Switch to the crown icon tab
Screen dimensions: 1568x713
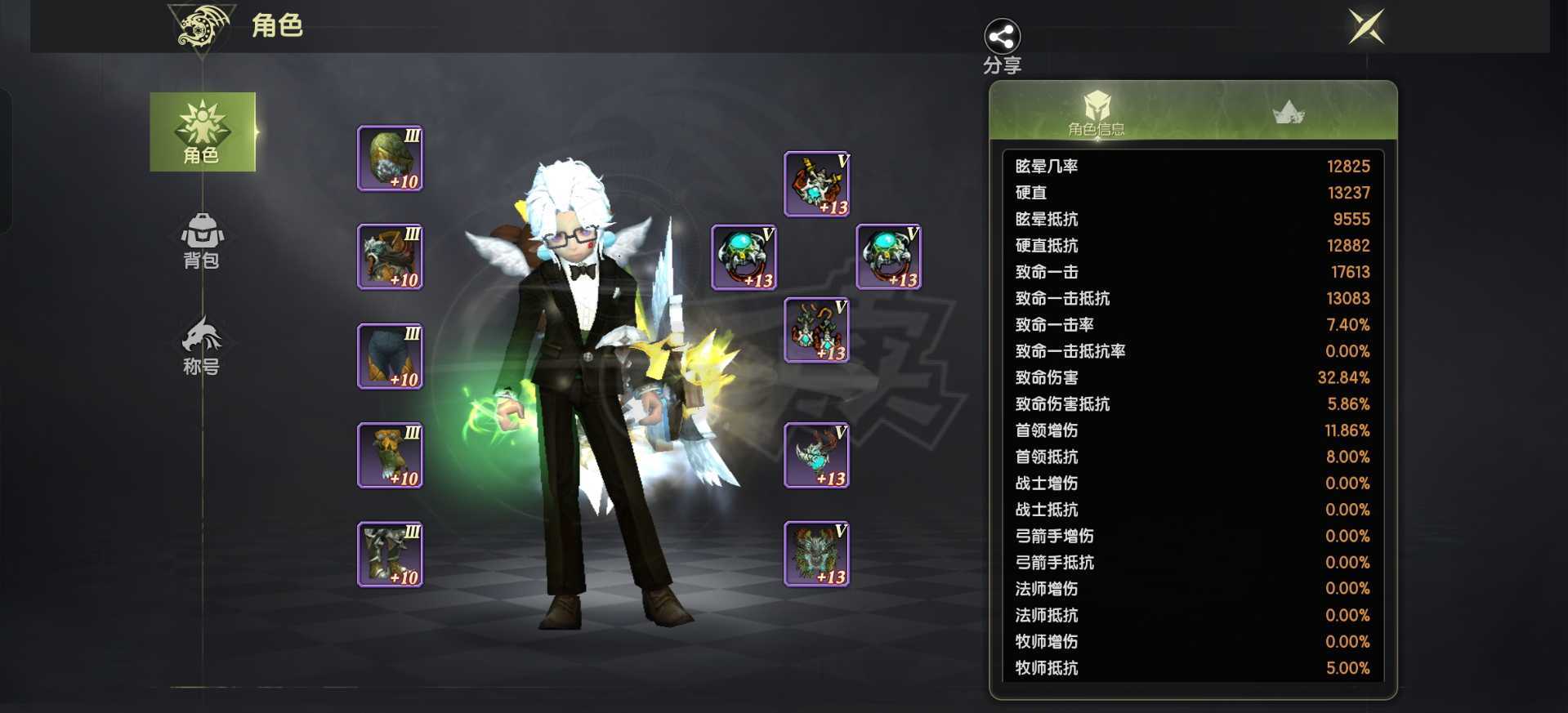click(x=1289, y=113)
